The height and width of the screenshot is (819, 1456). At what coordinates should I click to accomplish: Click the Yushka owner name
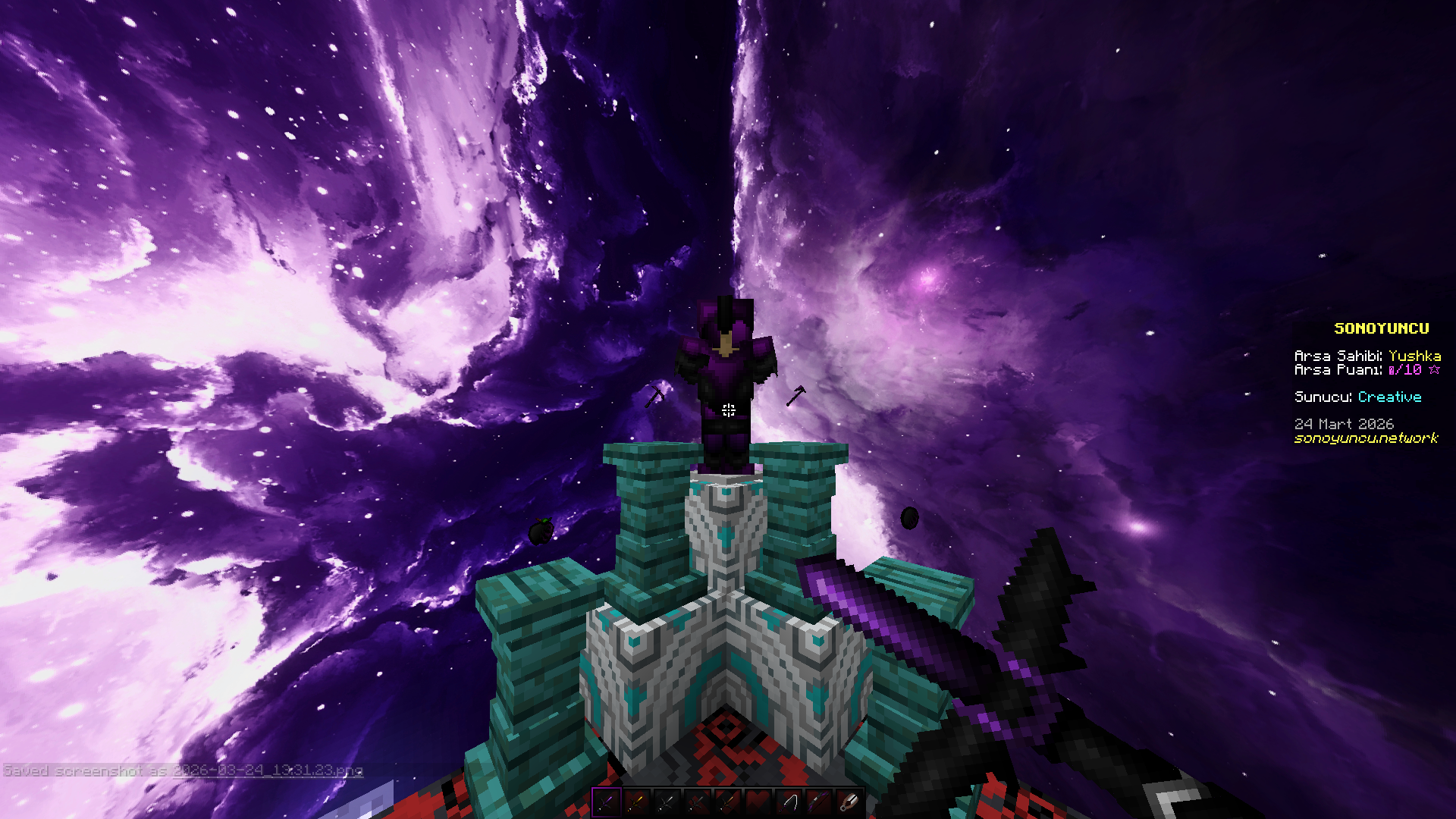1415,356
